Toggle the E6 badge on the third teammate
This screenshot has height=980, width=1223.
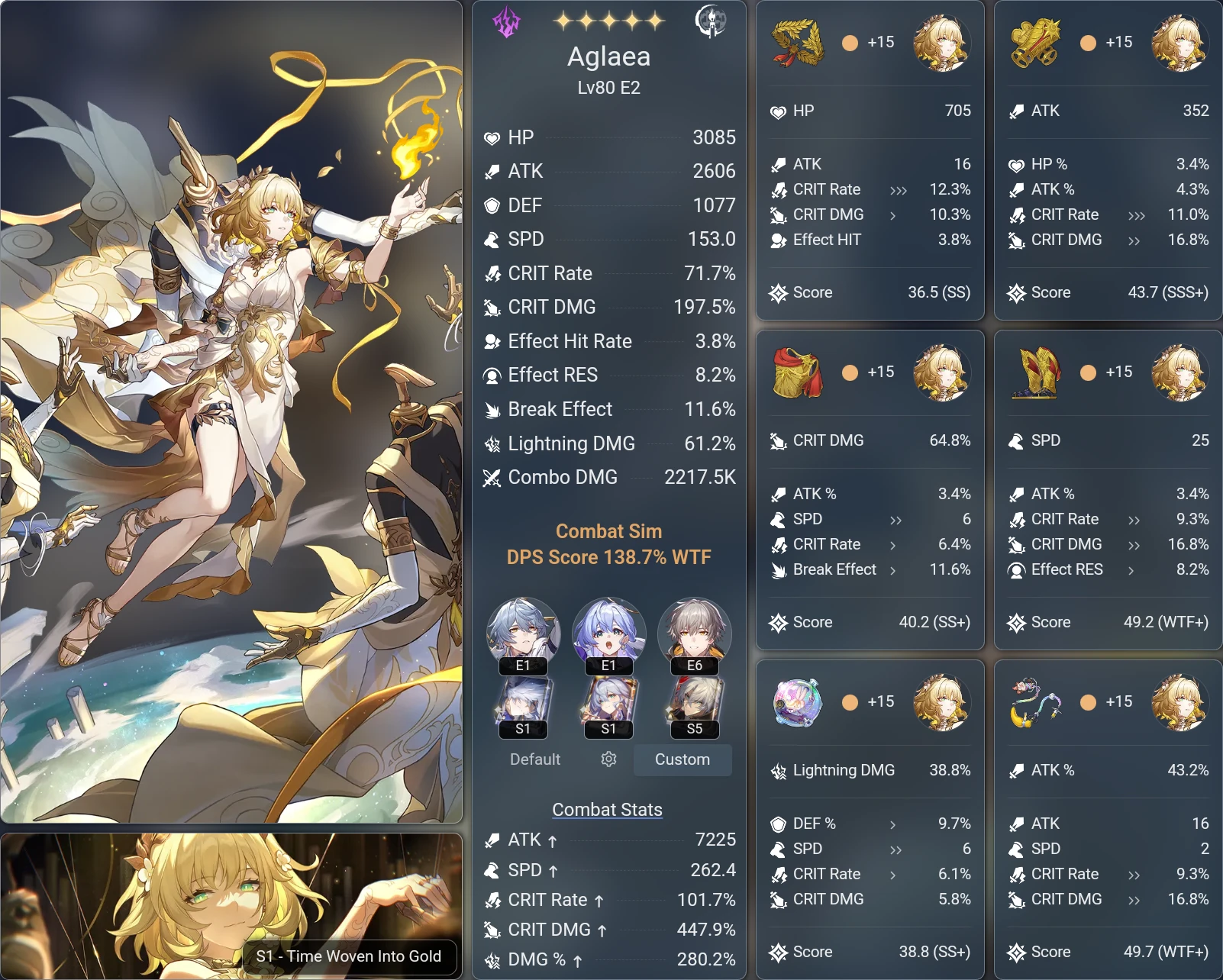[x=694, y=666]
